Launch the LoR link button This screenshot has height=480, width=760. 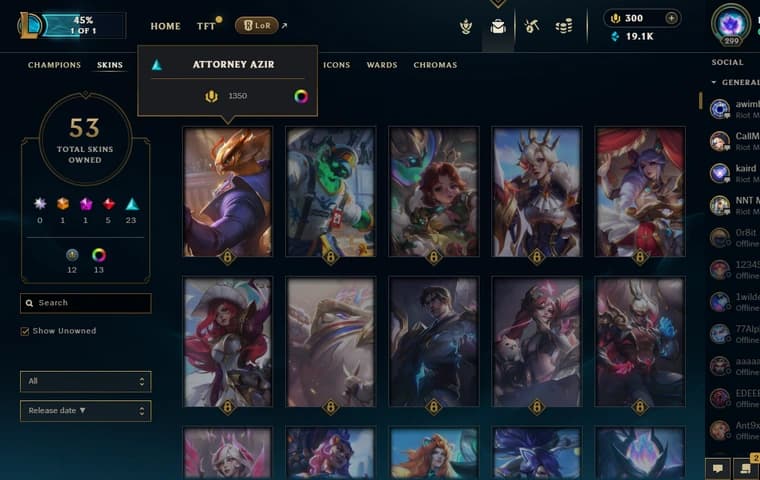257,26
